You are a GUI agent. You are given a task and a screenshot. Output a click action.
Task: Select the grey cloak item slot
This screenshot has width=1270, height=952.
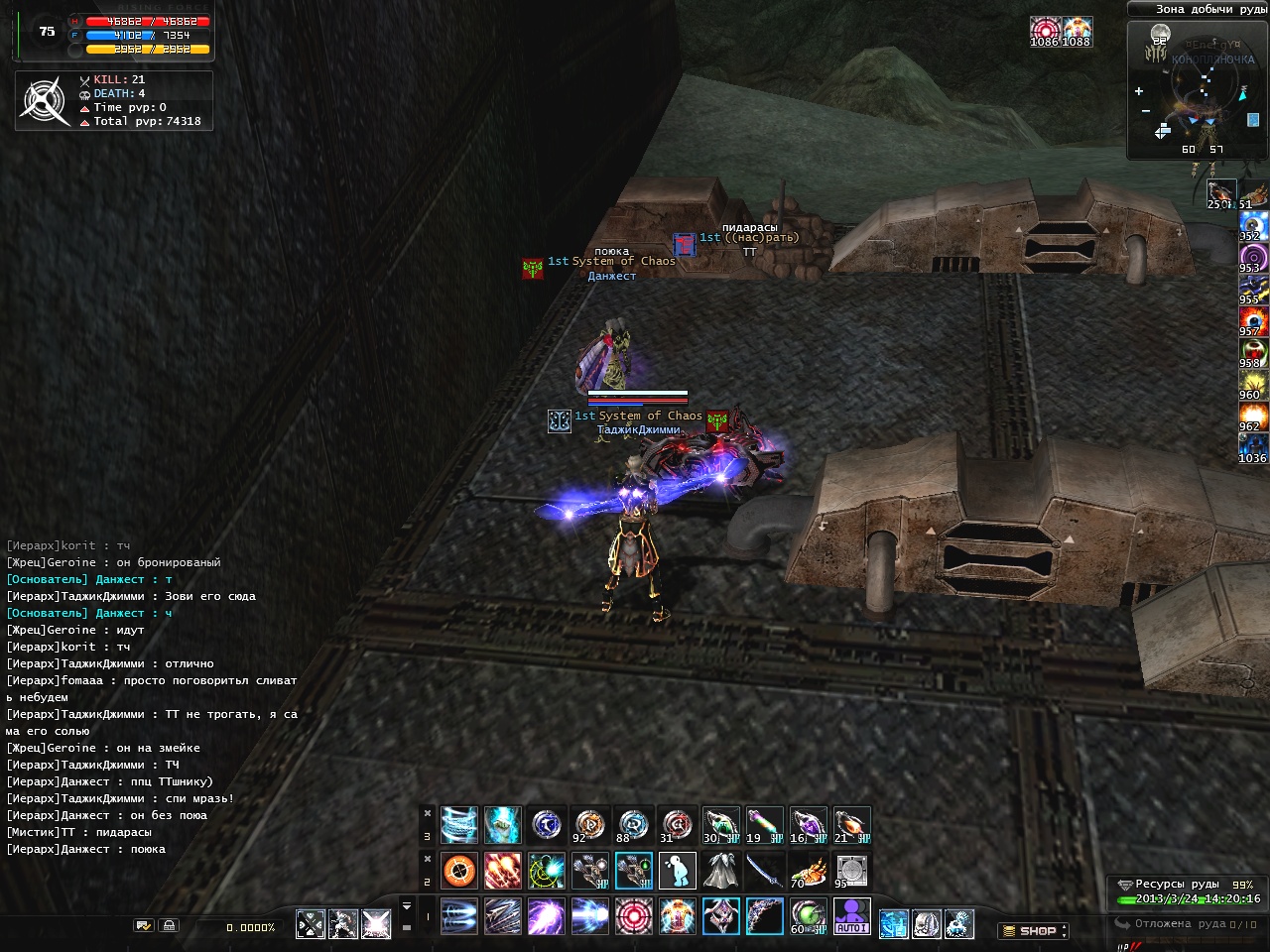coord(720,871)
